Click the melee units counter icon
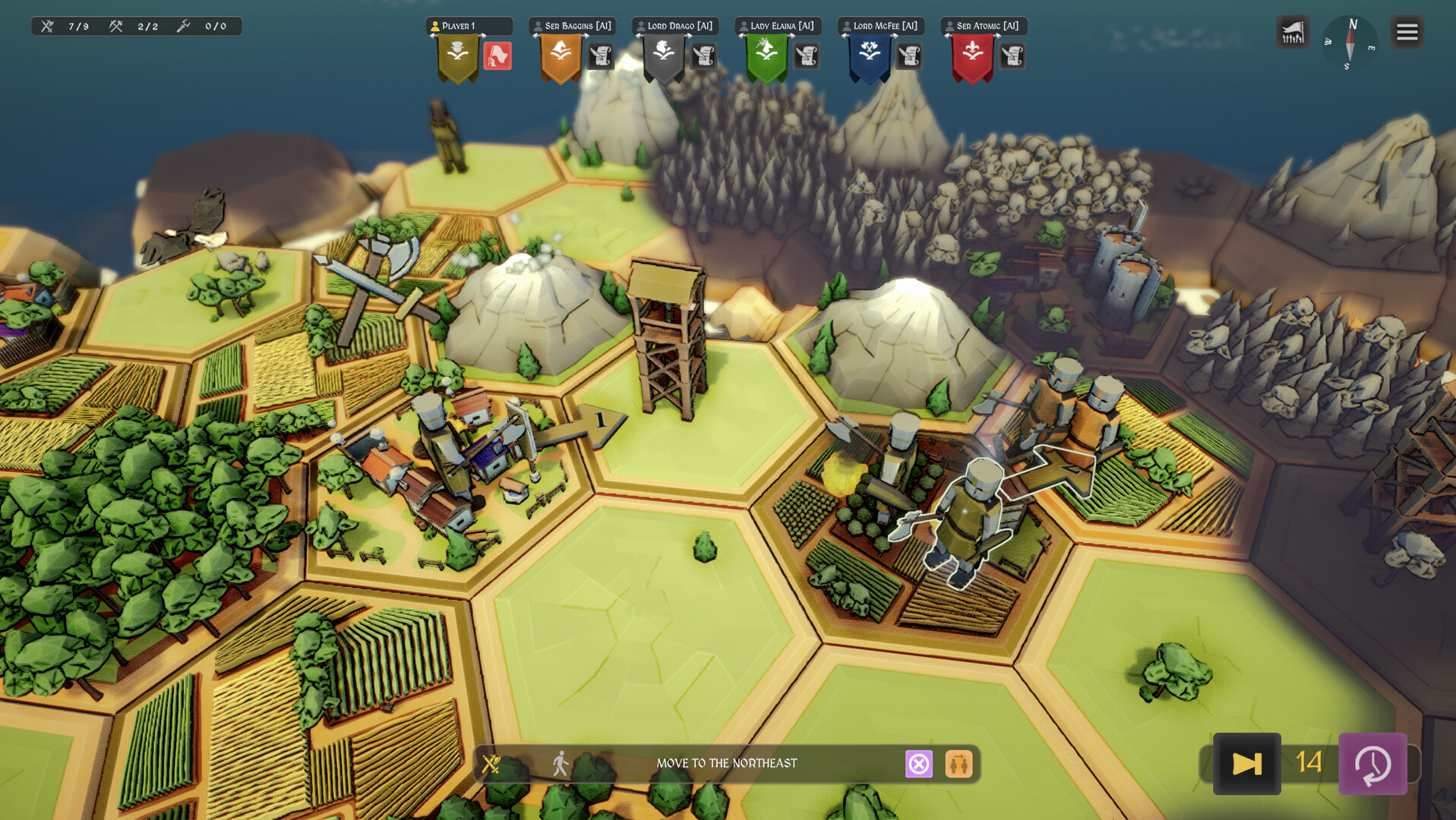This screenshot has height=820, width=1456. tap(46, 25)
